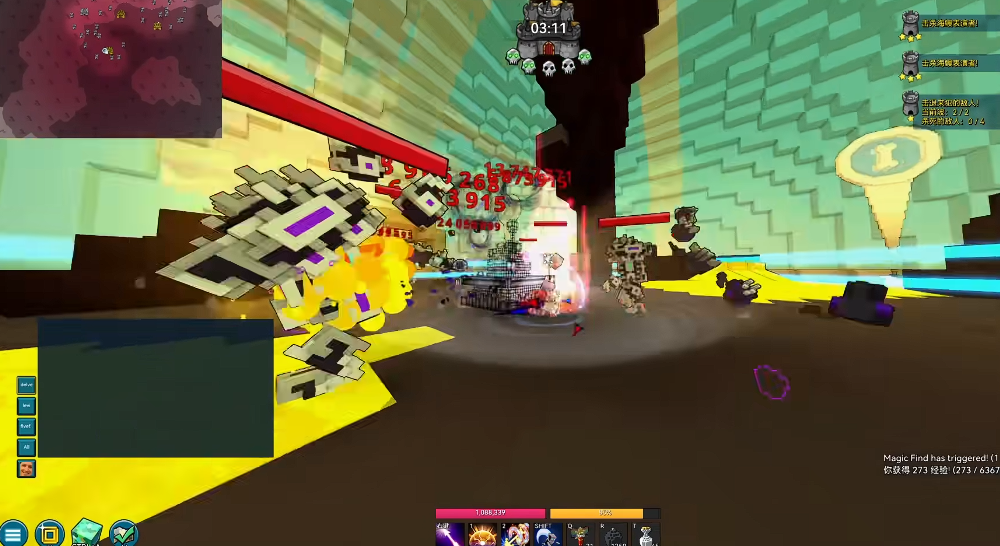Activate the sun burst ability in slot 1
Screen dimensions: 1000x546
[x=483, y=535]
